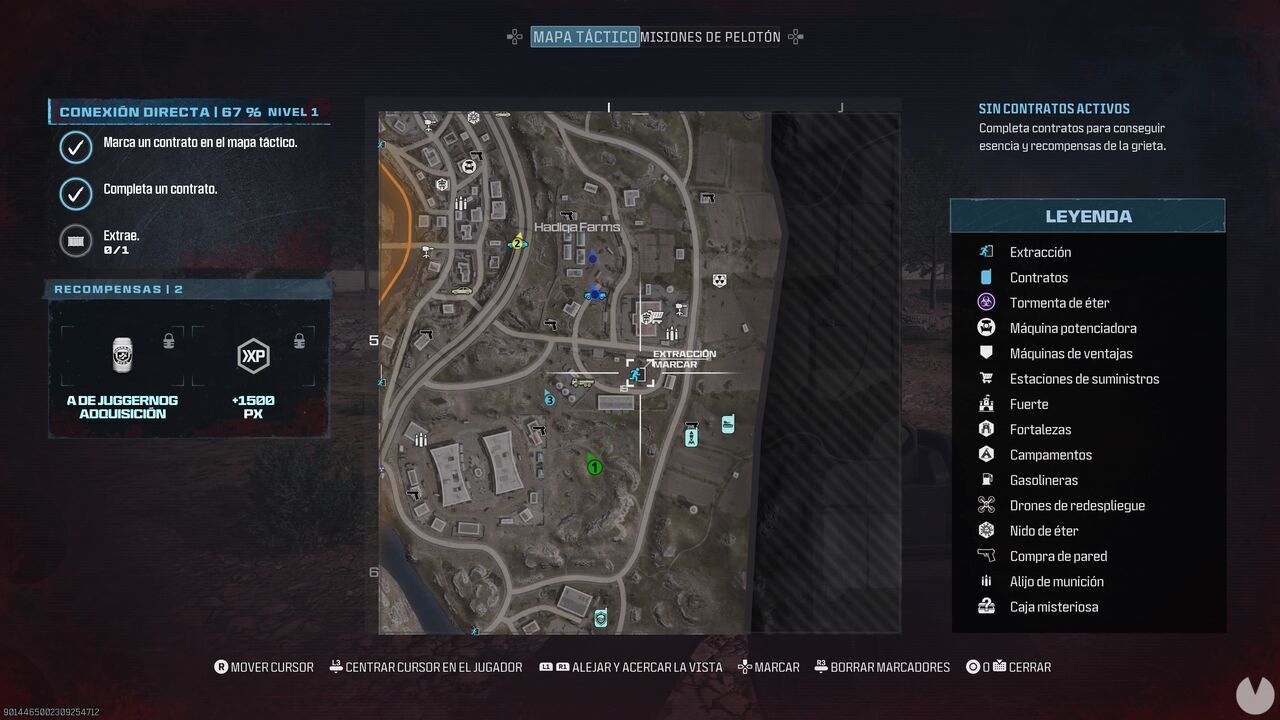Open the Leyenda panel header
1280x720 pixels.
pos(1088,215)
